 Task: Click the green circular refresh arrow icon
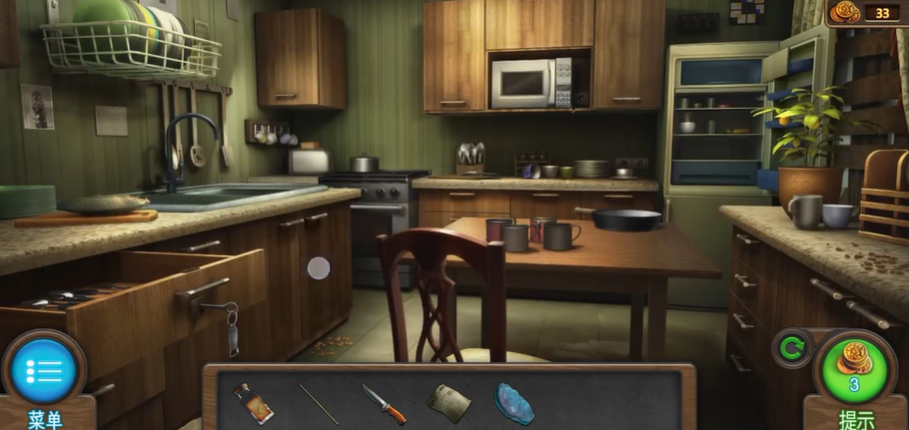pyautogui.click(x=792, y=349)
